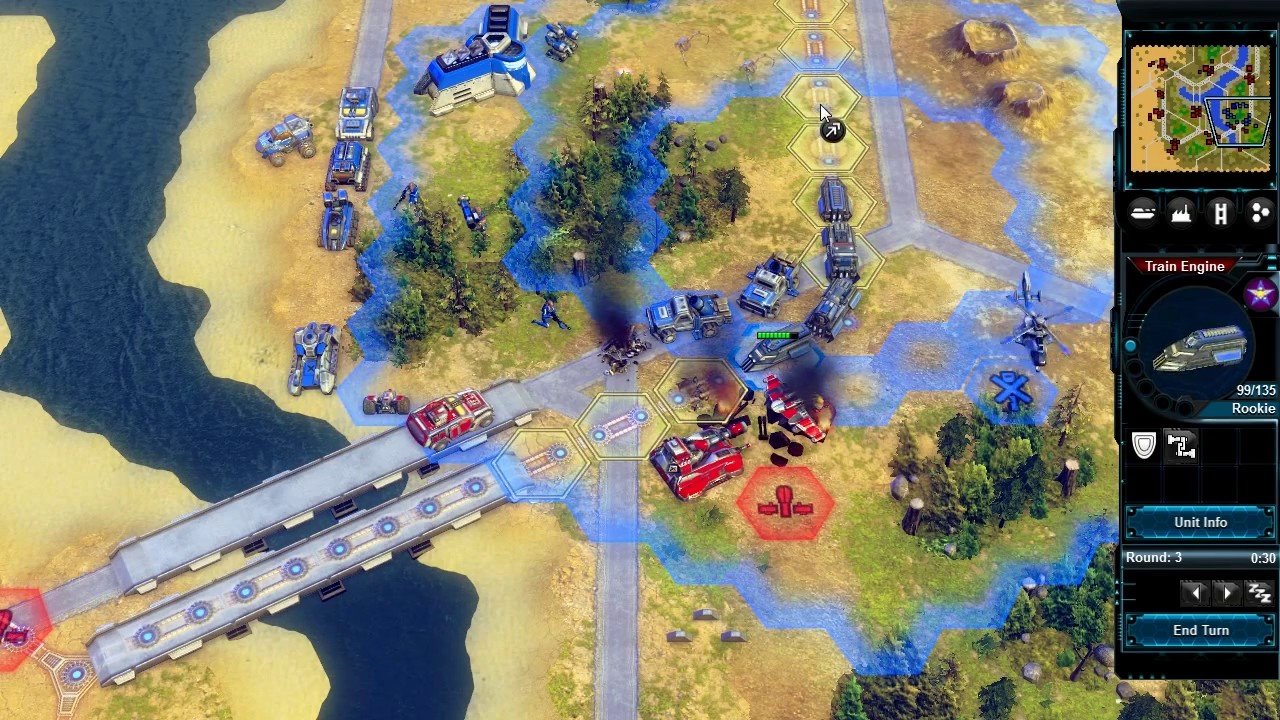Select the next unit arrow
This screenshot has width=1280, height=720.
tap(1228, 593)
